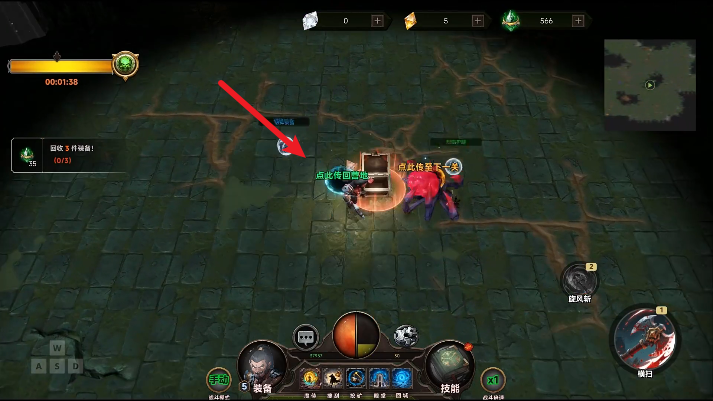Toggle the 手动 manual combat mode
713x401 pixels.
click(x=218, y=380)
